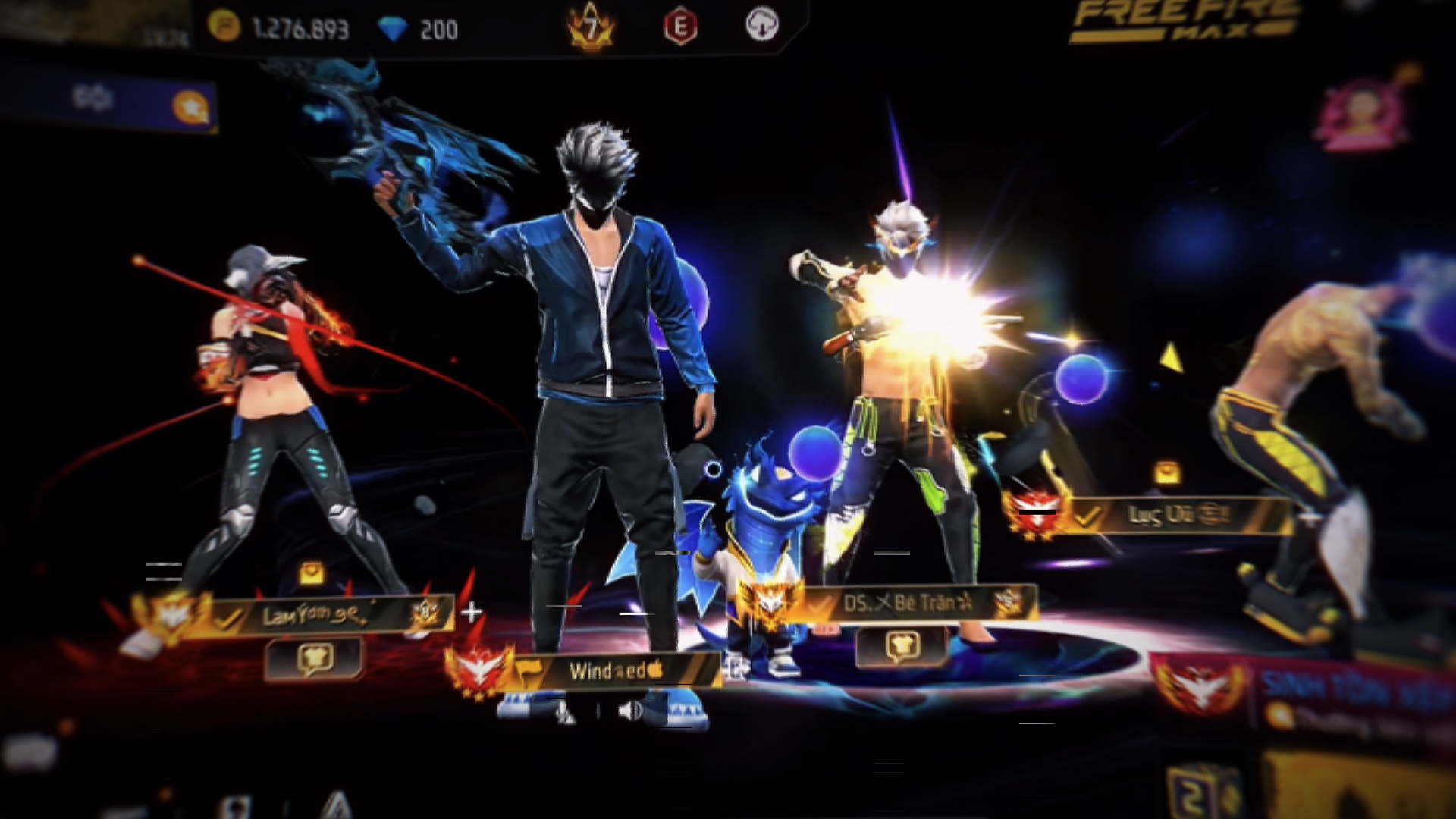This screenshot has height=819, width=1456.
Task: Open the pink avatar icon
Action: 1362,114
